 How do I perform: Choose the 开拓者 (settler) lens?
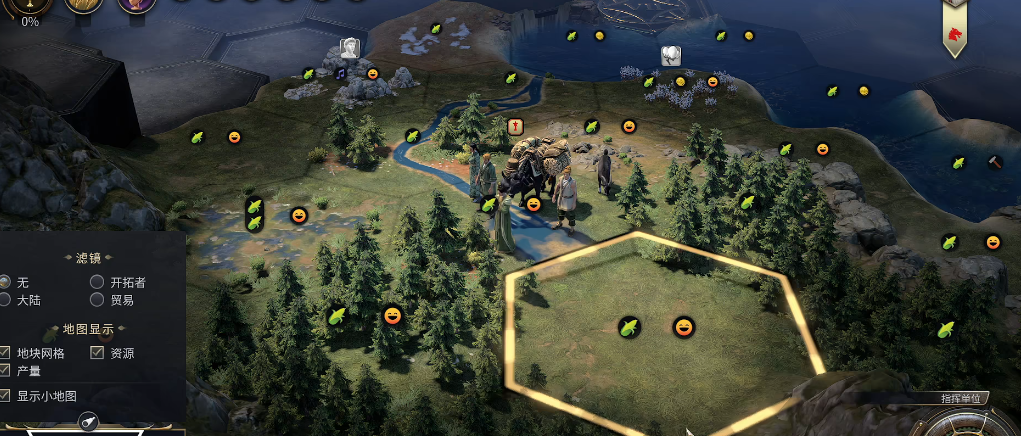point(97,282)
